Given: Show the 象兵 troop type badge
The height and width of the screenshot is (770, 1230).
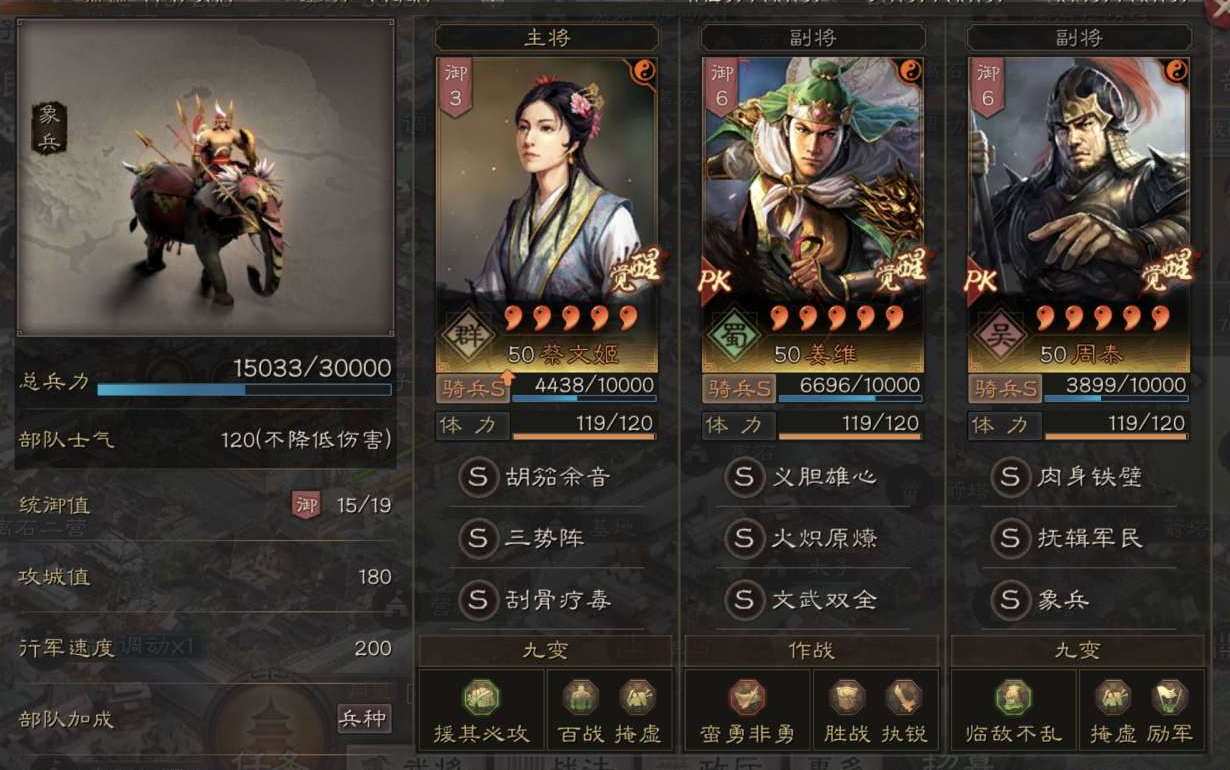Looking at the screenshot, I should click(49, 128).
